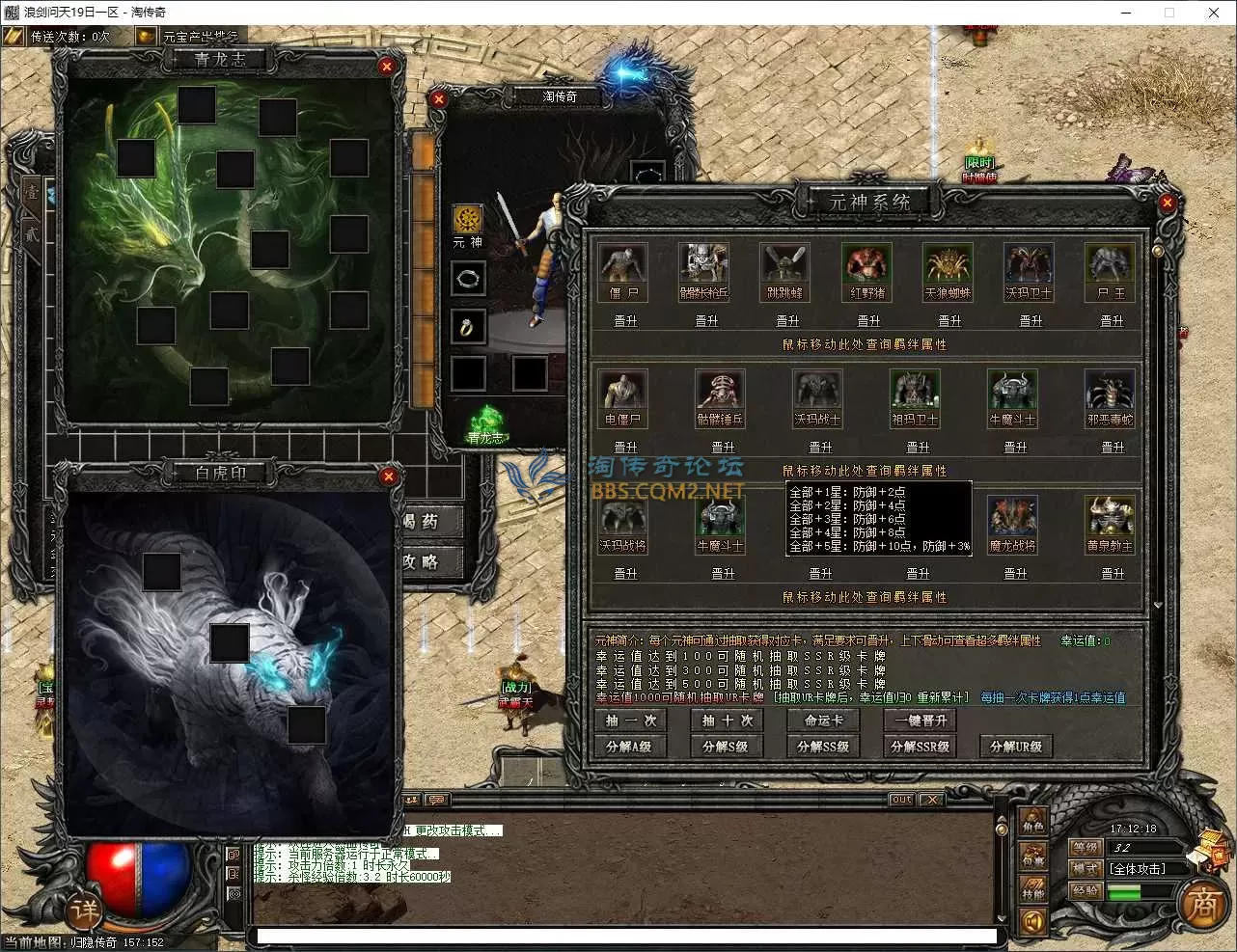The width and height of the screenshot is (1237, 952).
Task: Close the game window
Action: [x=1214, y=13]
